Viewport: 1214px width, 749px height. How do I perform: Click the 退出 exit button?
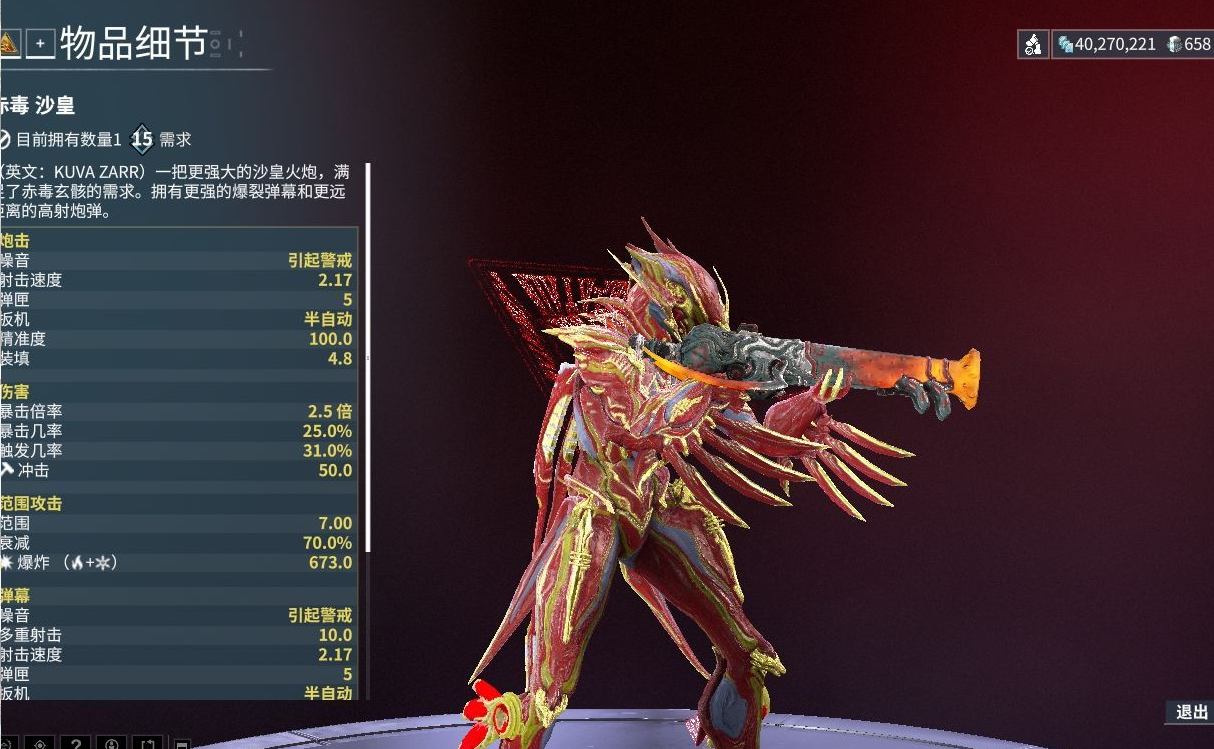[1191, 712]
